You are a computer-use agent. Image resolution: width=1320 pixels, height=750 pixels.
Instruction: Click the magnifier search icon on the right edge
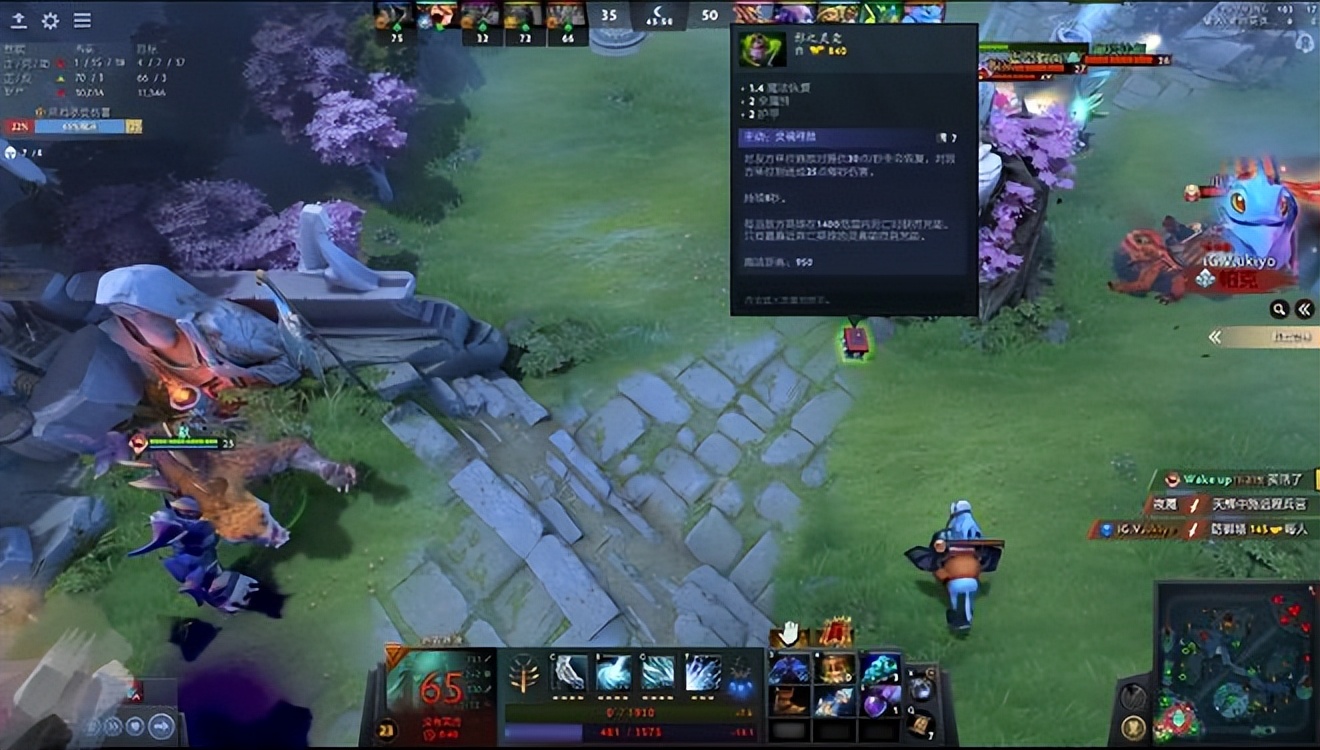click(1280, 309)
